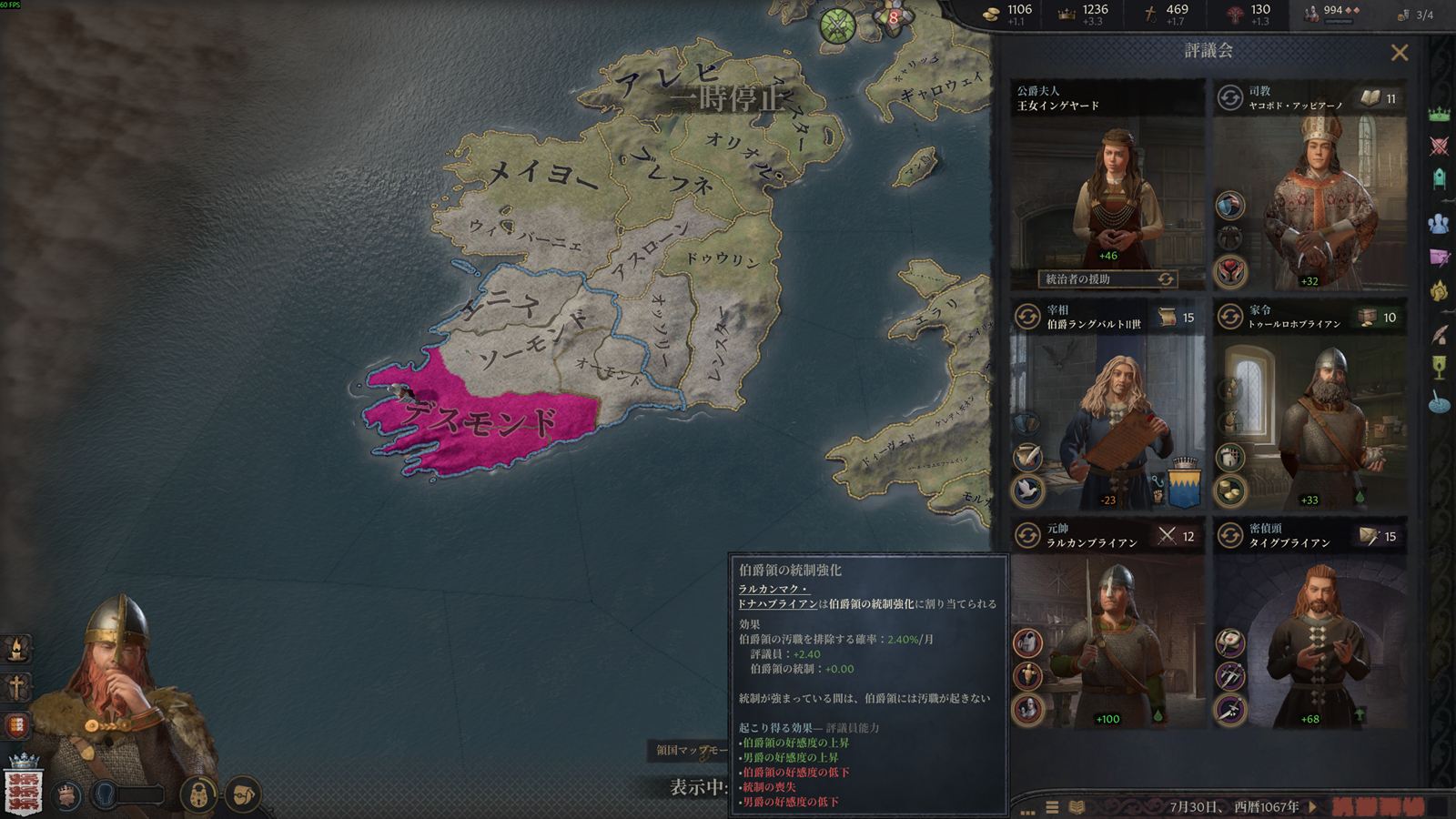
Task: Open the encyclopedia book icon
Action: pyautogui.click(x=1077, y=807)
